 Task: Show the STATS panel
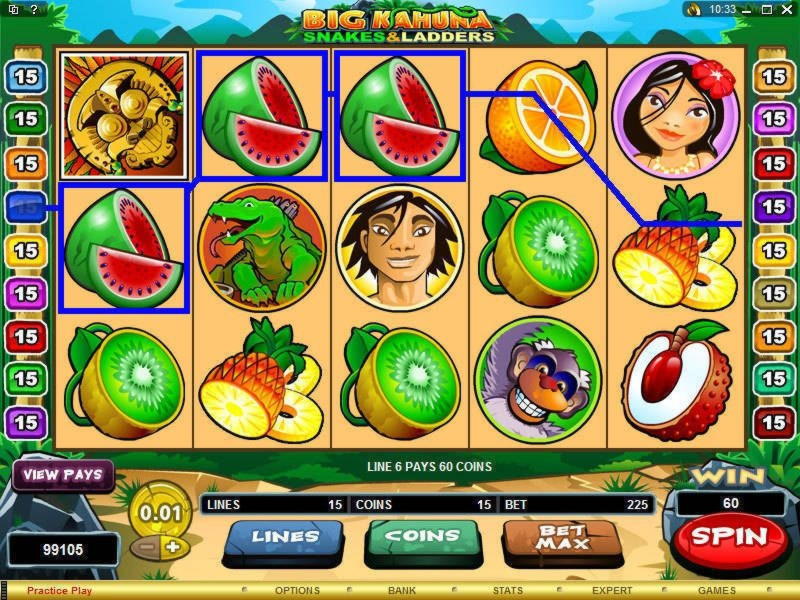pos(507,591)
